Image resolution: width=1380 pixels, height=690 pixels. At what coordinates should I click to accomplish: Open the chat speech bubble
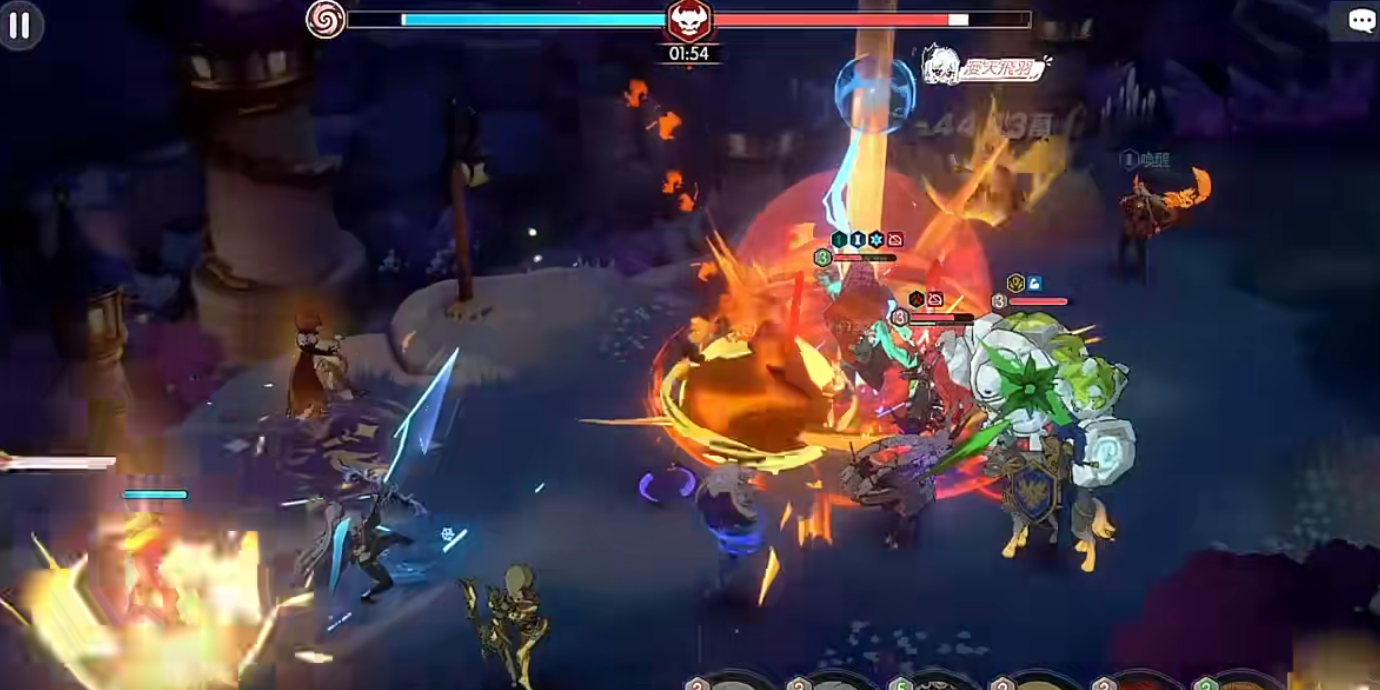tap(1361, 21)
